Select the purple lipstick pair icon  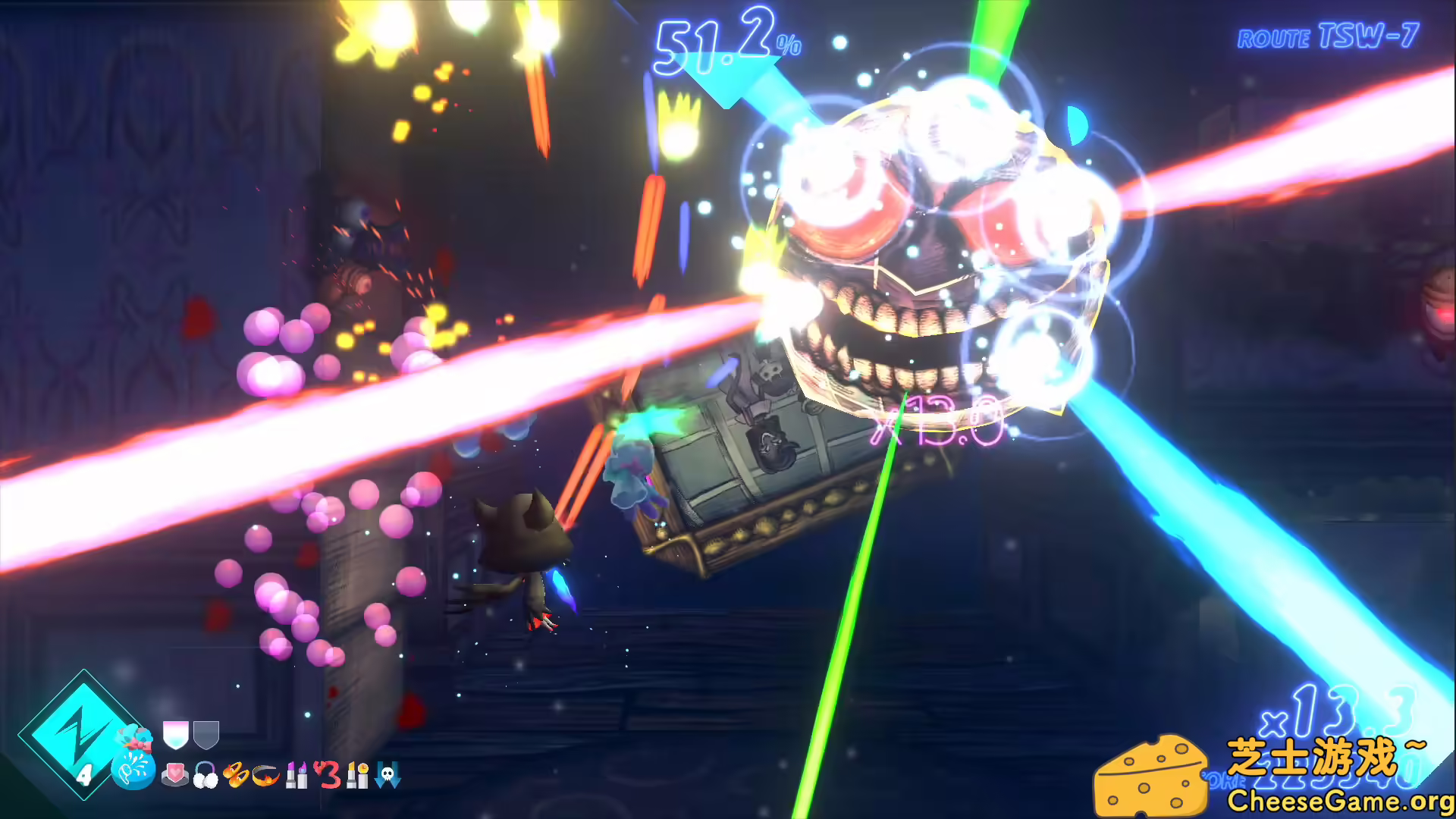[297, 775]
